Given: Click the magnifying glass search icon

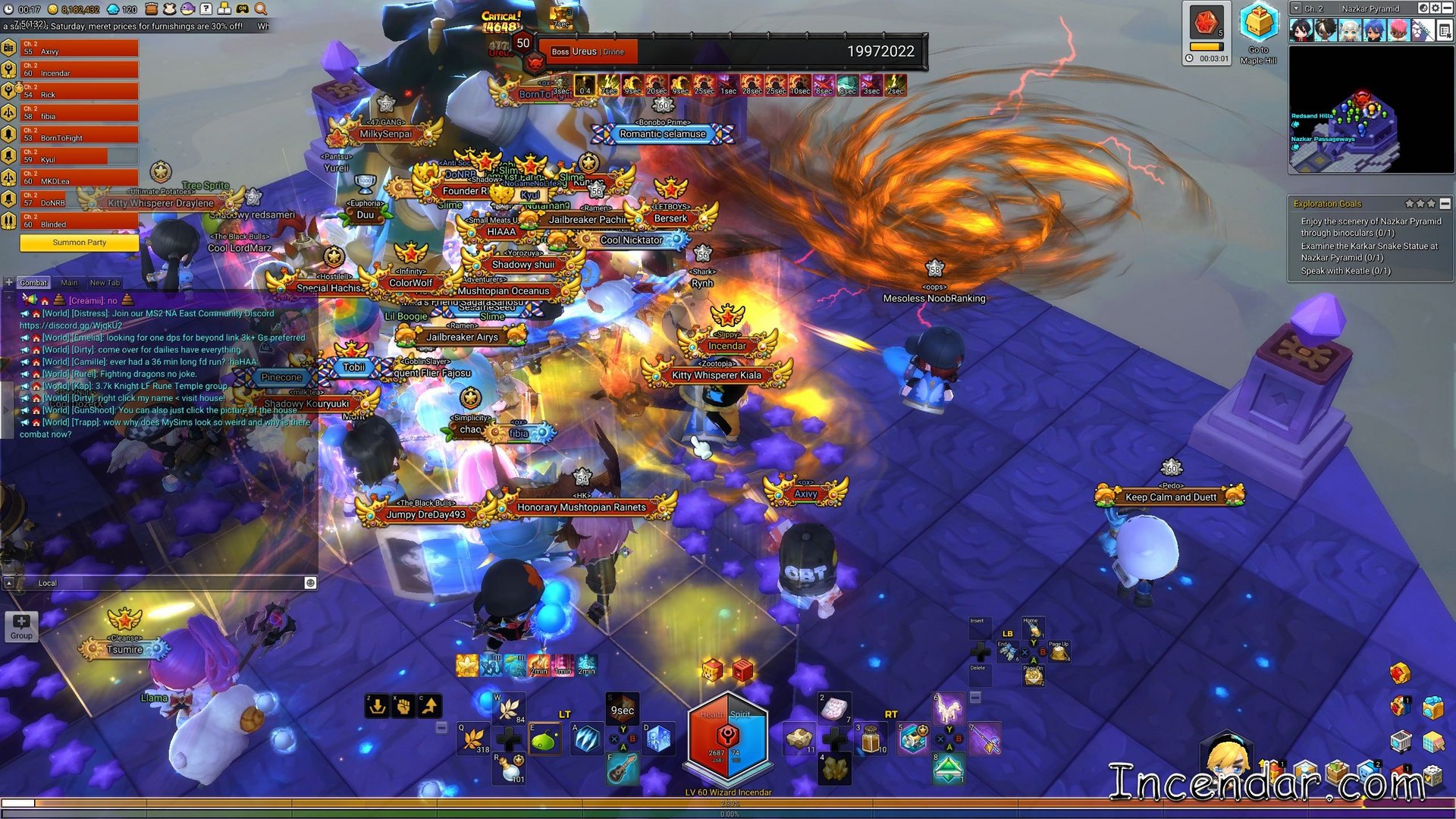Looking at the screenshot, I should tap(260, 9).
